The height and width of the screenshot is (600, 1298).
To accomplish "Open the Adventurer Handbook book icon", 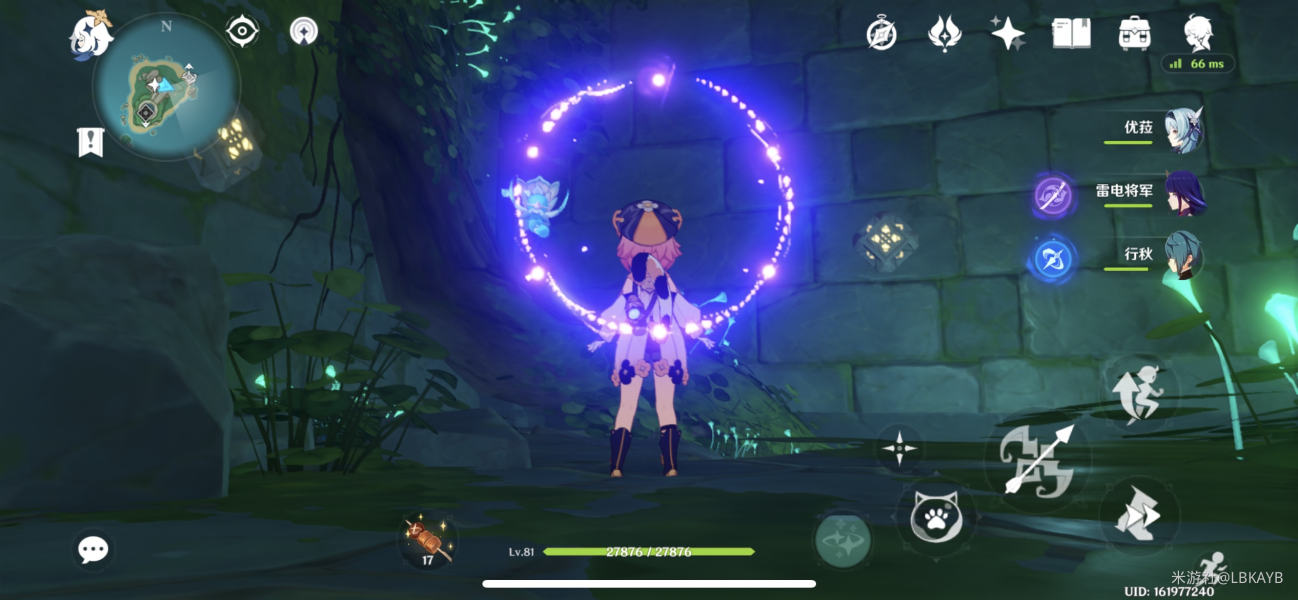I will [x=1071, y=34].
